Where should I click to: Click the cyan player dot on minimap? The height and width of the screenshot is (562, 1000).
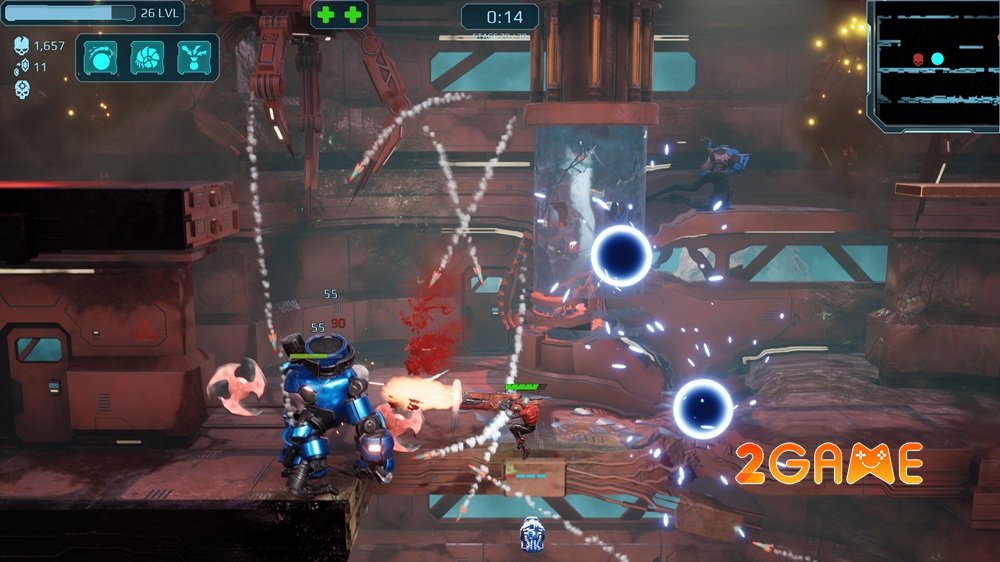[x=937, y=59]
